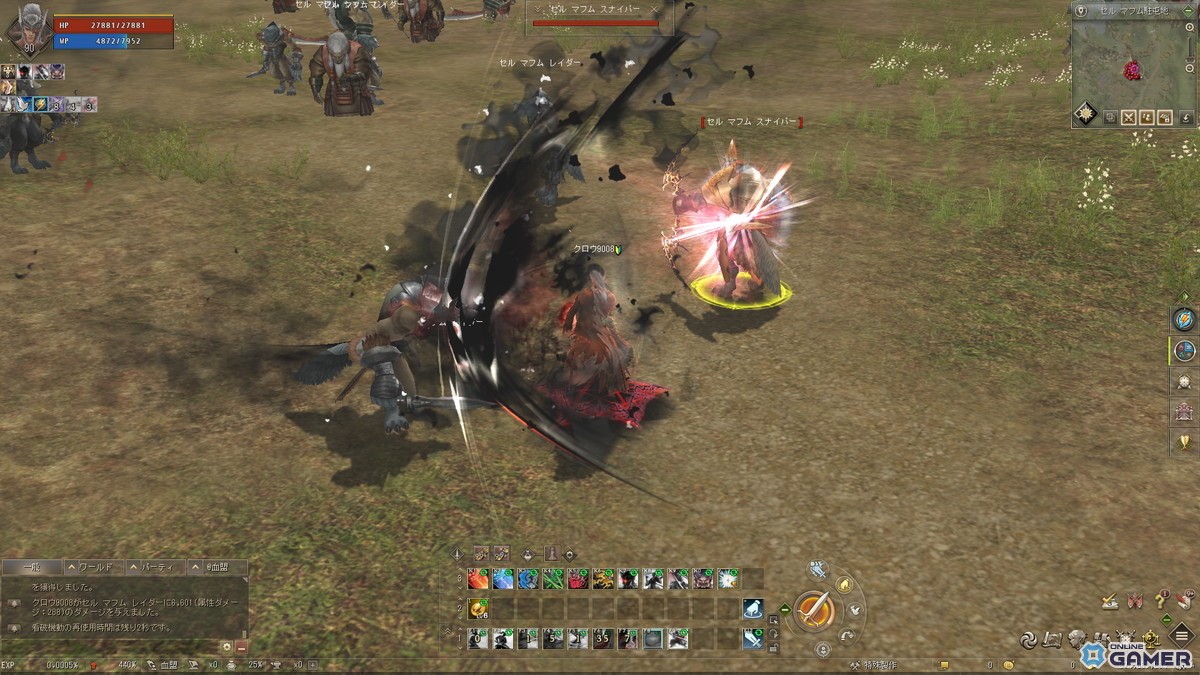
Task: Collapse the action wheel with green minus
Action: click(x=784, y=609)
